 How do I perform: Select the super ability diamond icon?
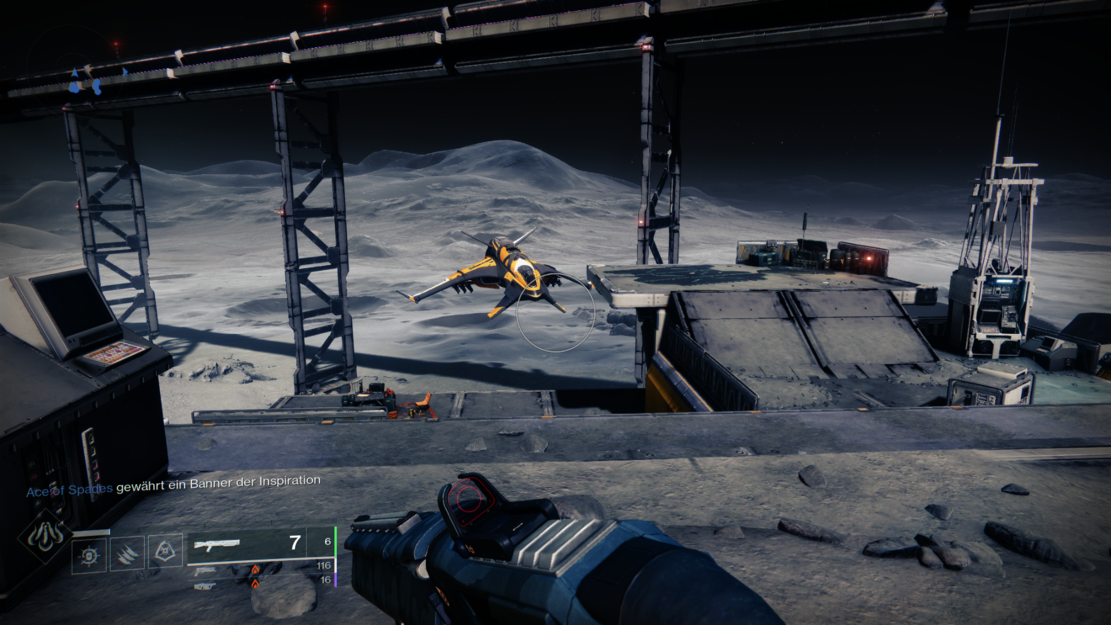click(x=44, y=536)
